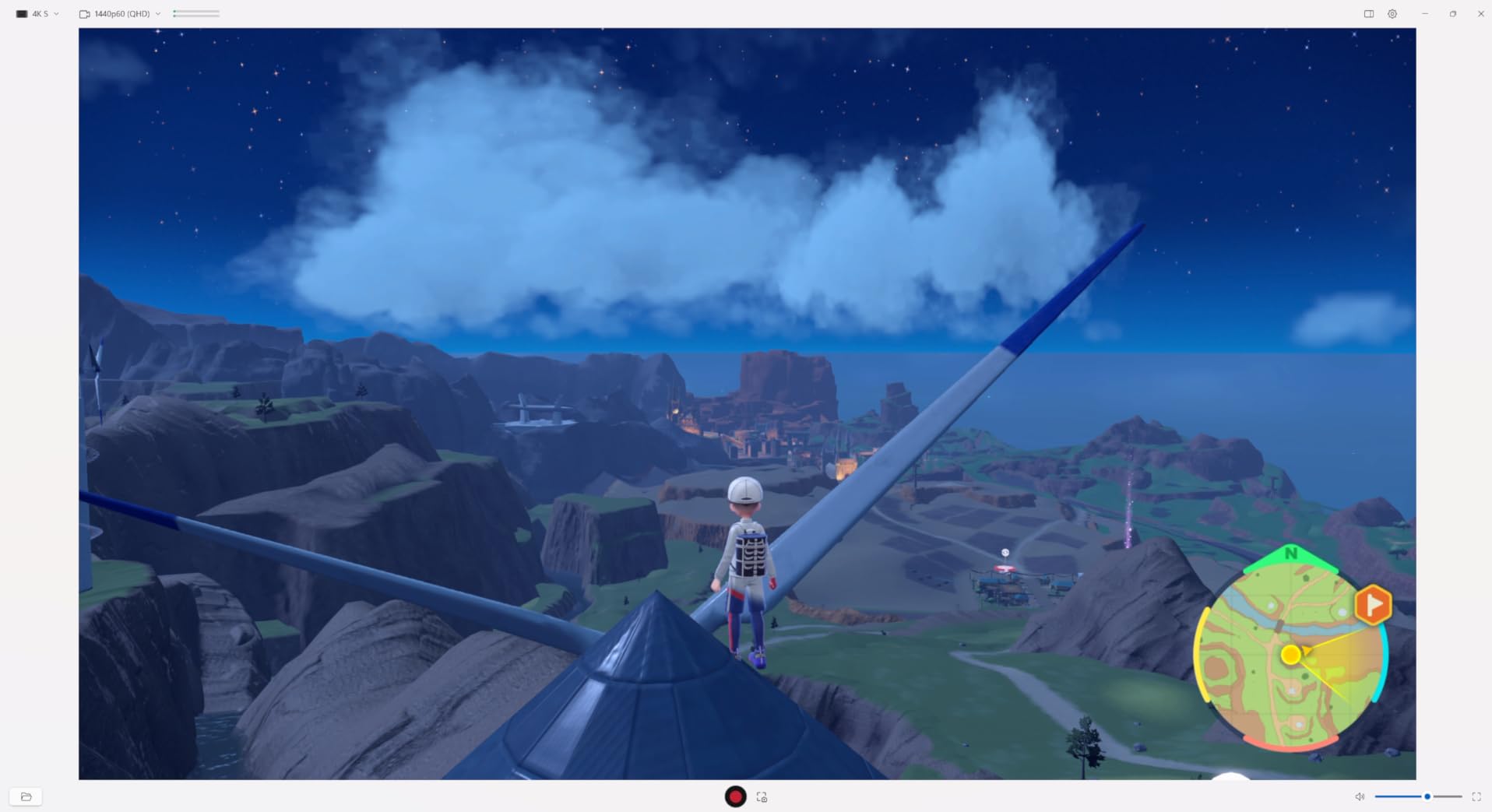Image resolution: width=1492 pixels, height=812 pixels.
Task: Start recording with the red record button
Action: tap(735, 796)
